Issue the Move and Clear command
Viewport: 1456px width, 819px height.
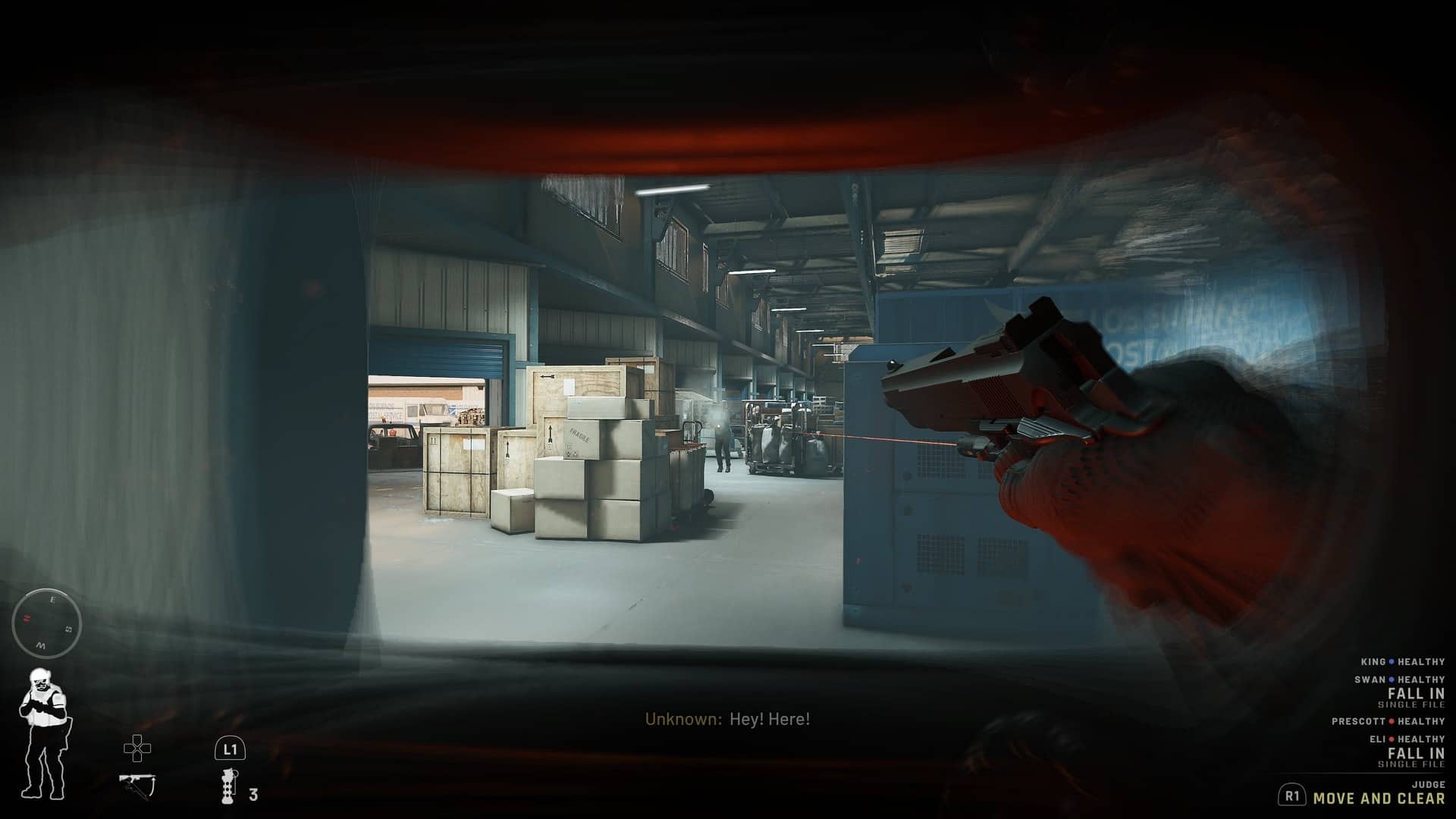(1378, 798)
